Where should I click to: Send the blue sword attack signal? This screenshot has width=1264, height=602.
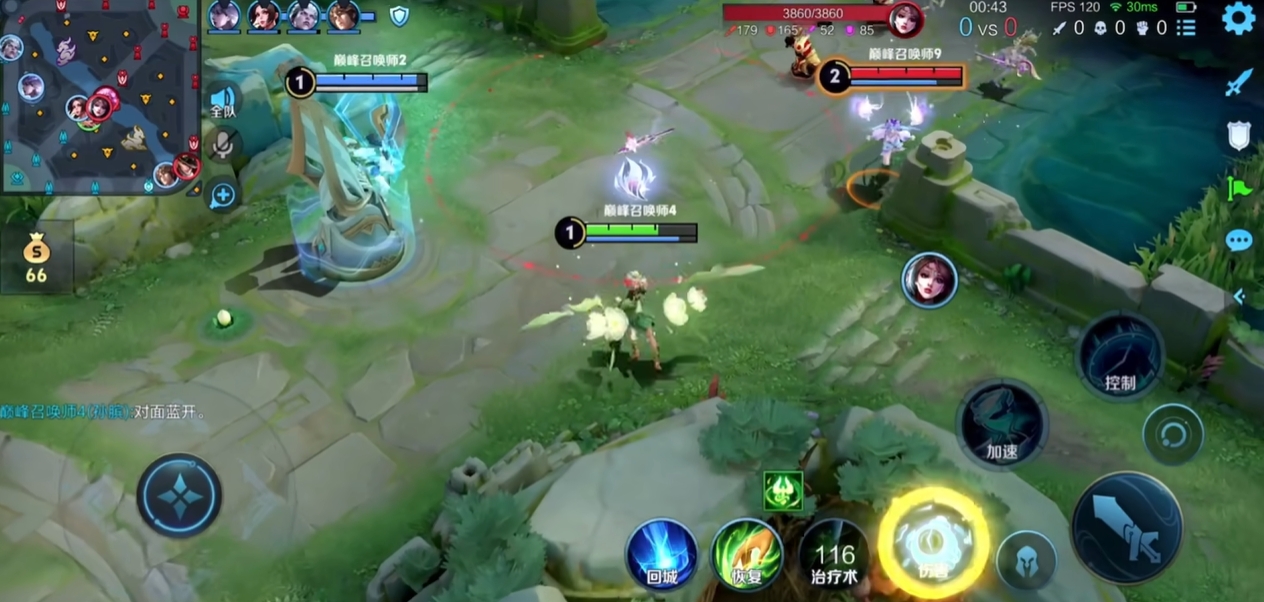point(1239,83)
